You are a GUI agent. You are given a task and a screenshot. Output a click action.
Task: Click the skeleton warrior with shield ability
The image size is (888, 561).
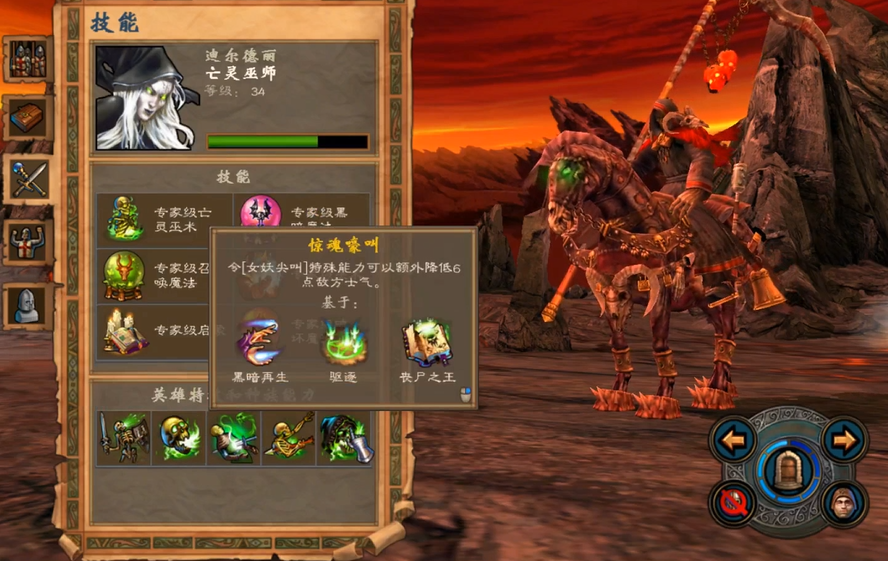pyautogui.click(x=124, y=438)
